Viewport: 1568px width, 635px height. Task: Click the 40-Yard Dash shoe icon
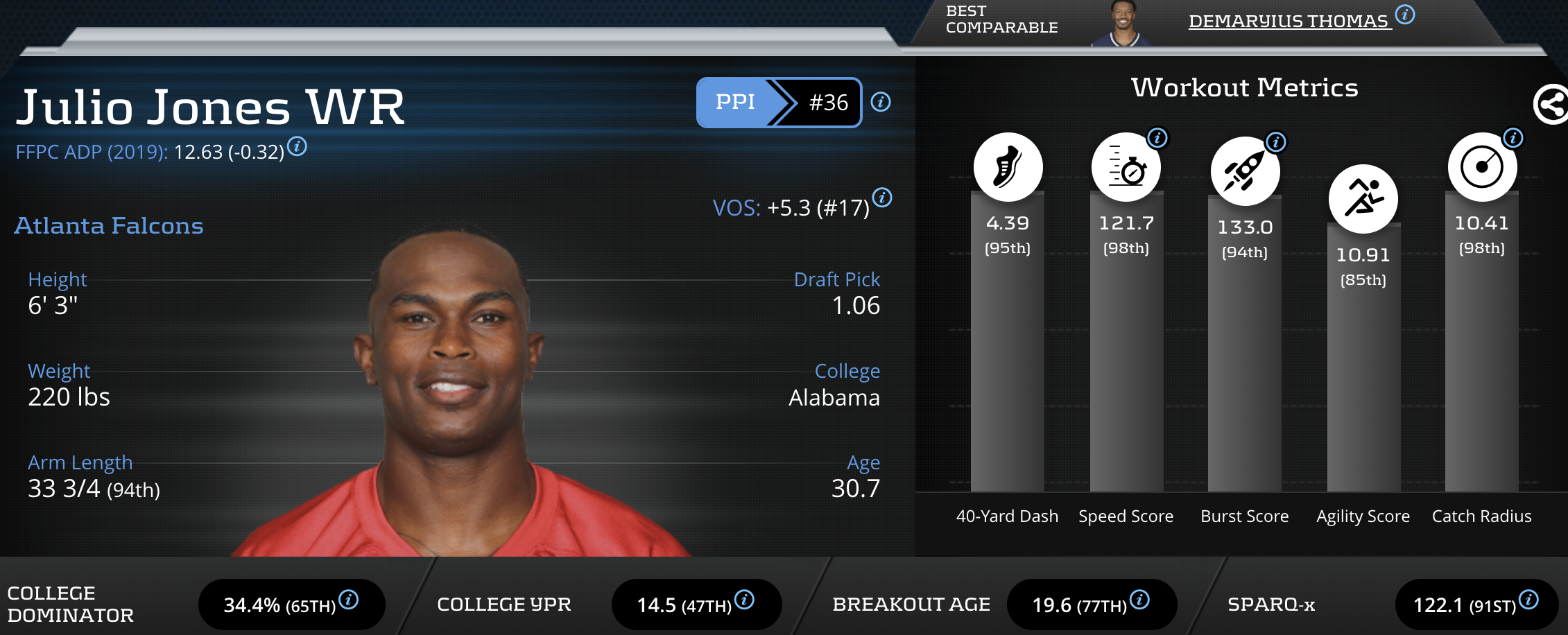point(1008,167)
